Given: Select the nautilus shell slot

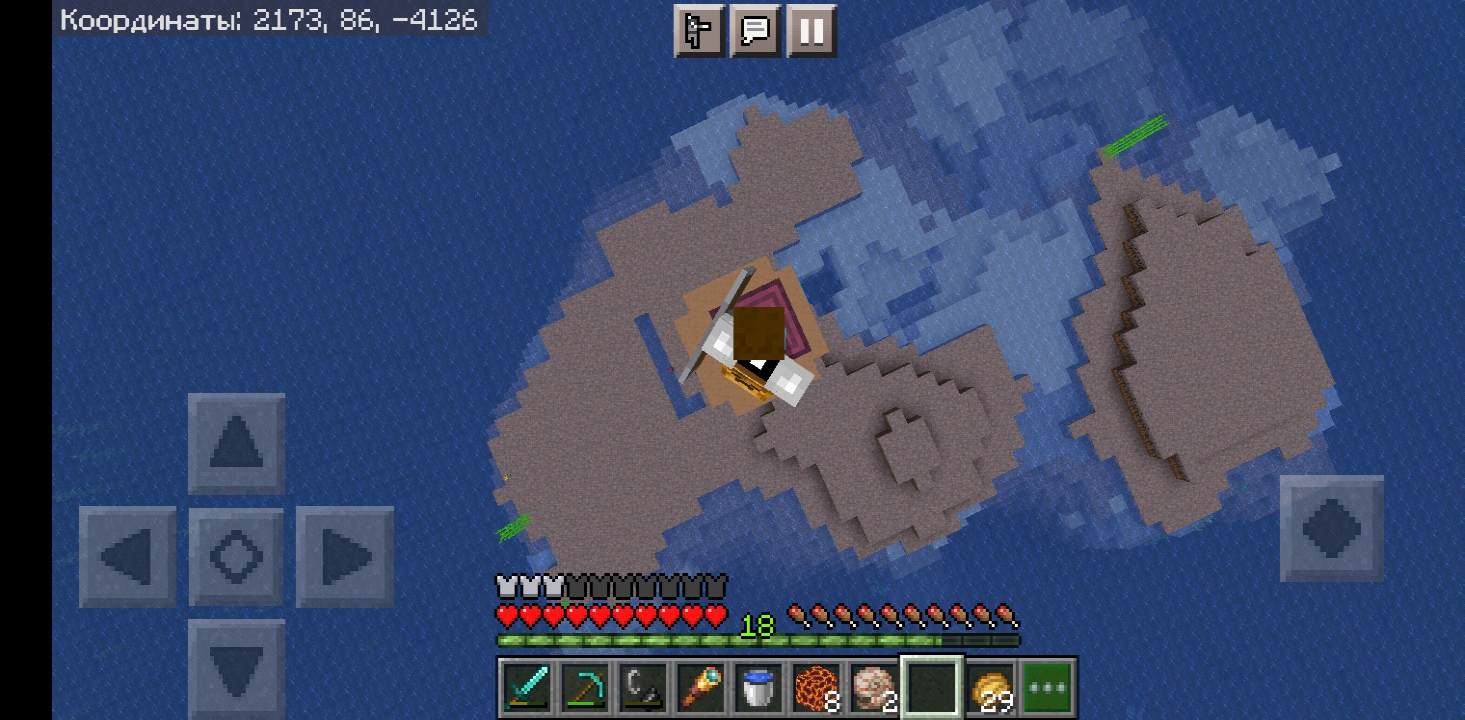Looking at the screenshot, I should [x=874, y=687].
